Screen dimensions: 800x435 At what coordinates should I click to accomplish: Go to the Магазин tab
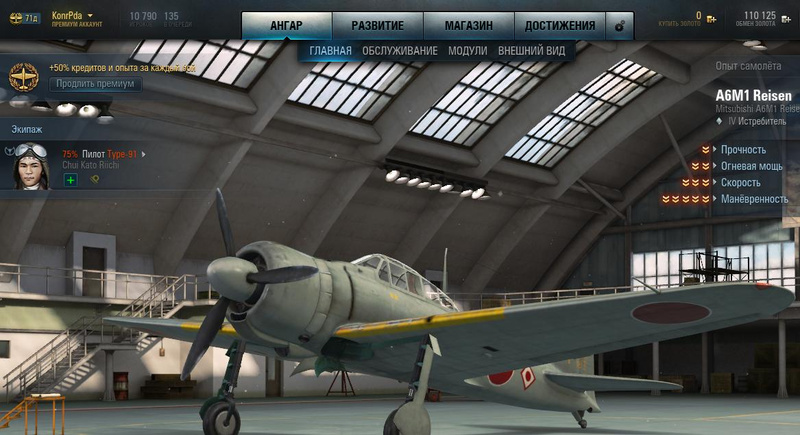[468, 25]
